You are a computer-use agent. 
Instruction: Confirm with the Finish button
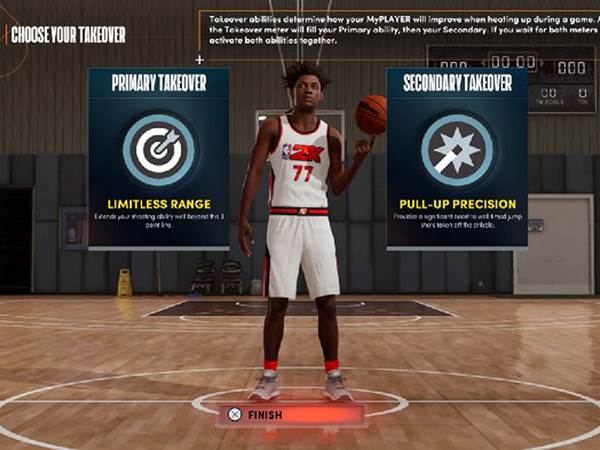point(266,414)
